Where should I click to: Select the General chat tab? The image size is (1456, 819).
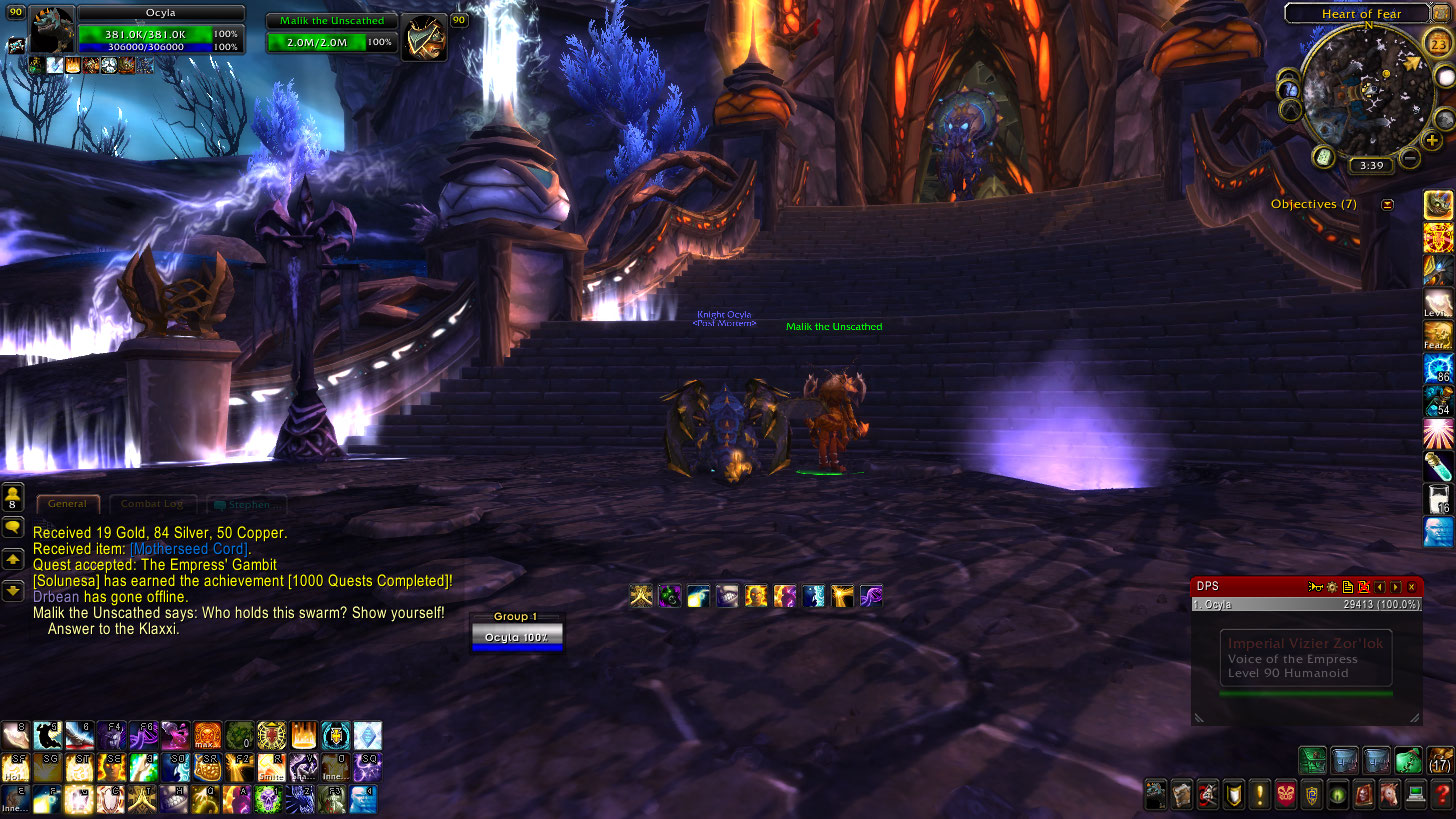[67, 504]
